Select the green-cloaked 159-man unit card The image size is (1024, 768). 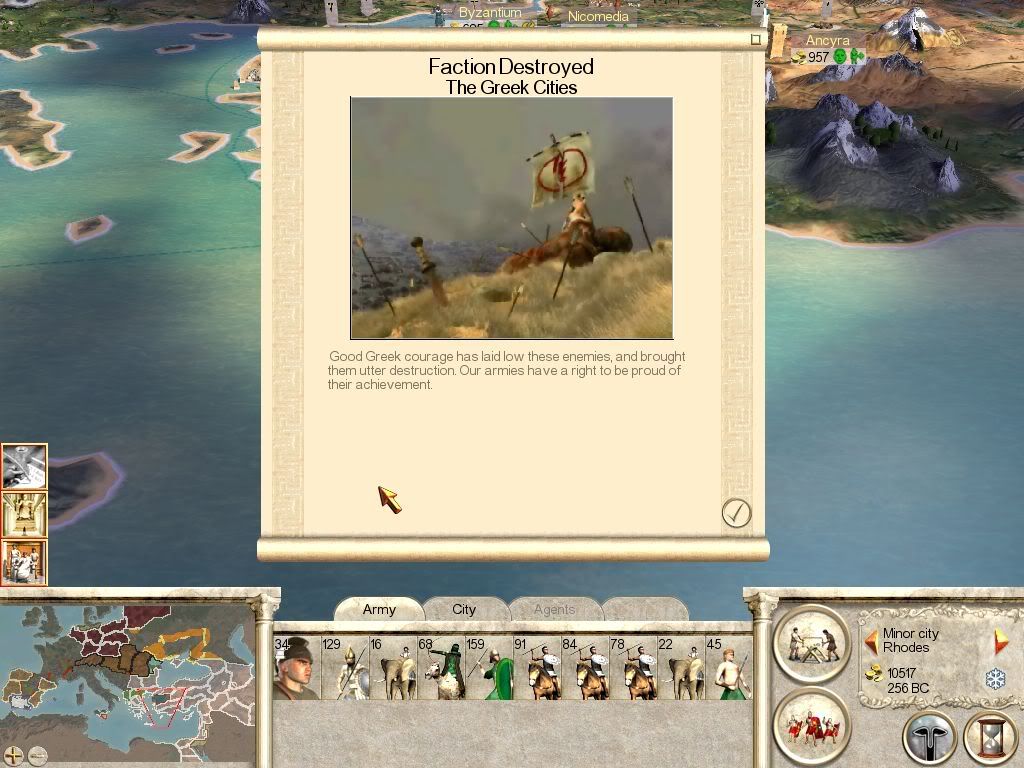click(x=490, y=667)
